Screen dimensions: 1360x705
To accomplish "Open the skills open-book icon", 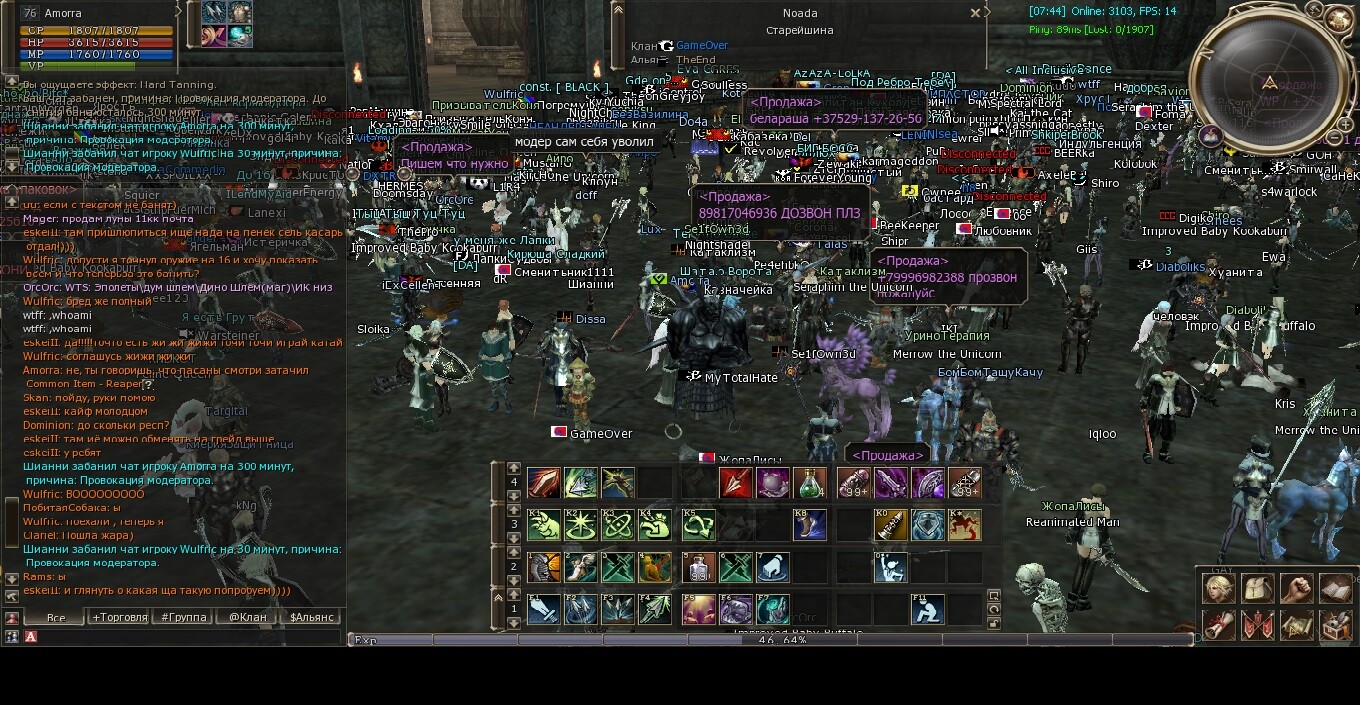I will 1335,588.
